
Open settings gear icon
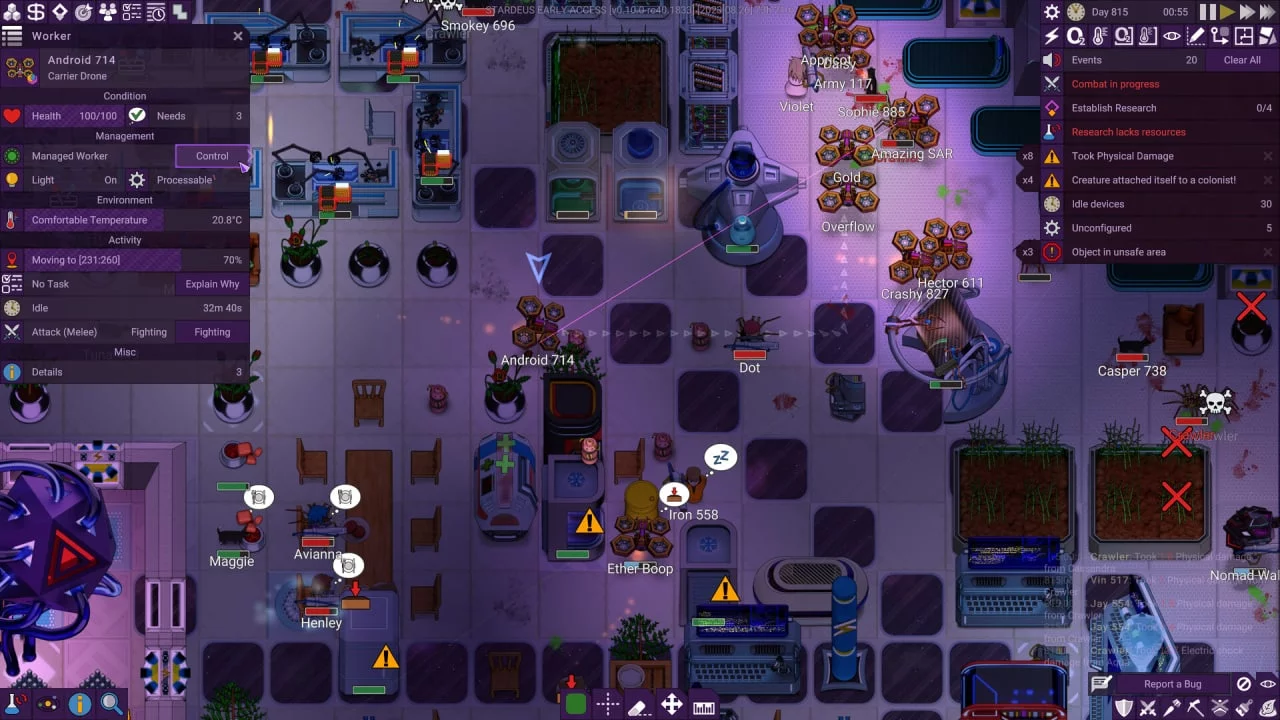point(1051,12)
